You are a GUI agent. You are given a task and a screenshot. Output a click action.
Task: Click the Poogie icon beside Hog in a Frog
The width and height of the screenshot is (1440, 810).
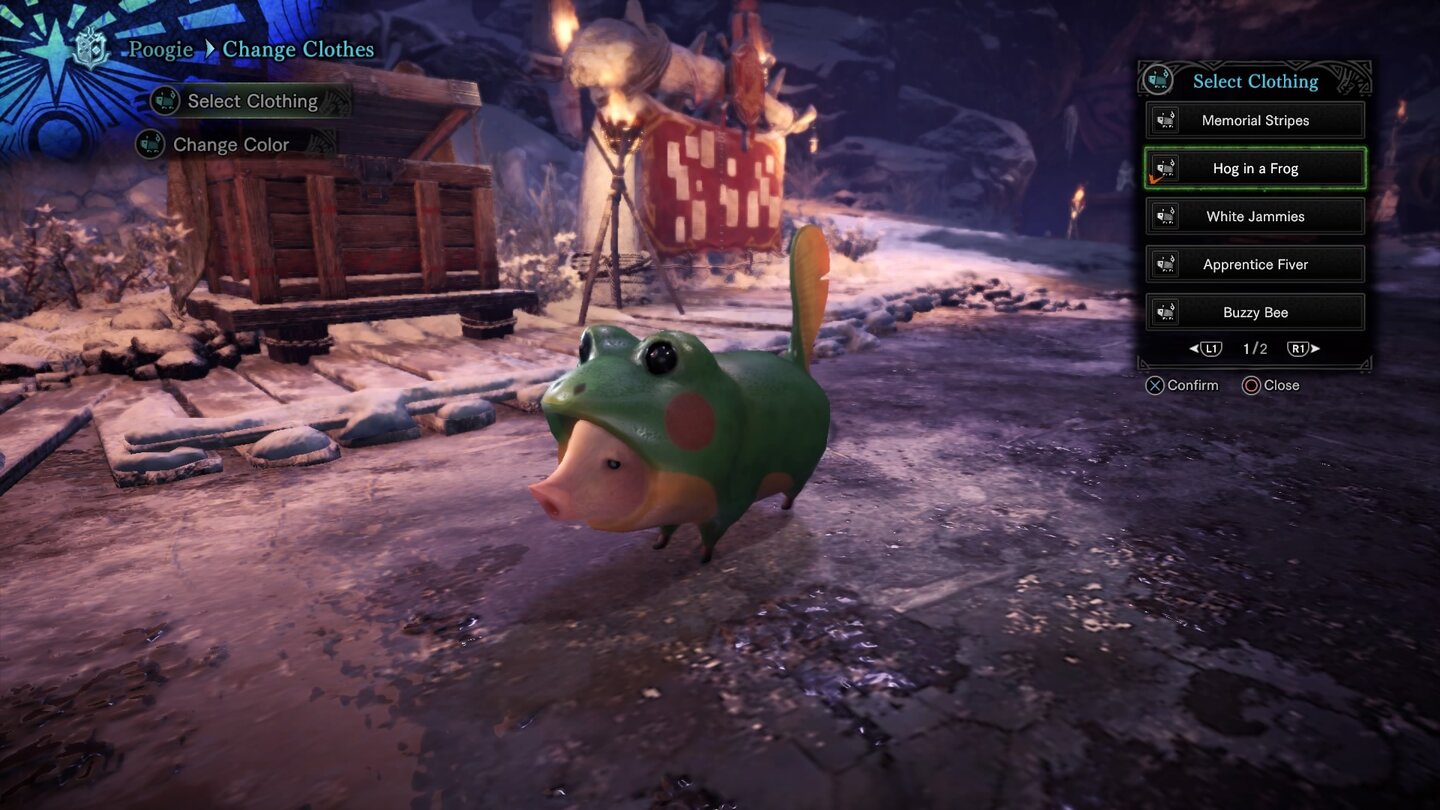click(1167, 168)
